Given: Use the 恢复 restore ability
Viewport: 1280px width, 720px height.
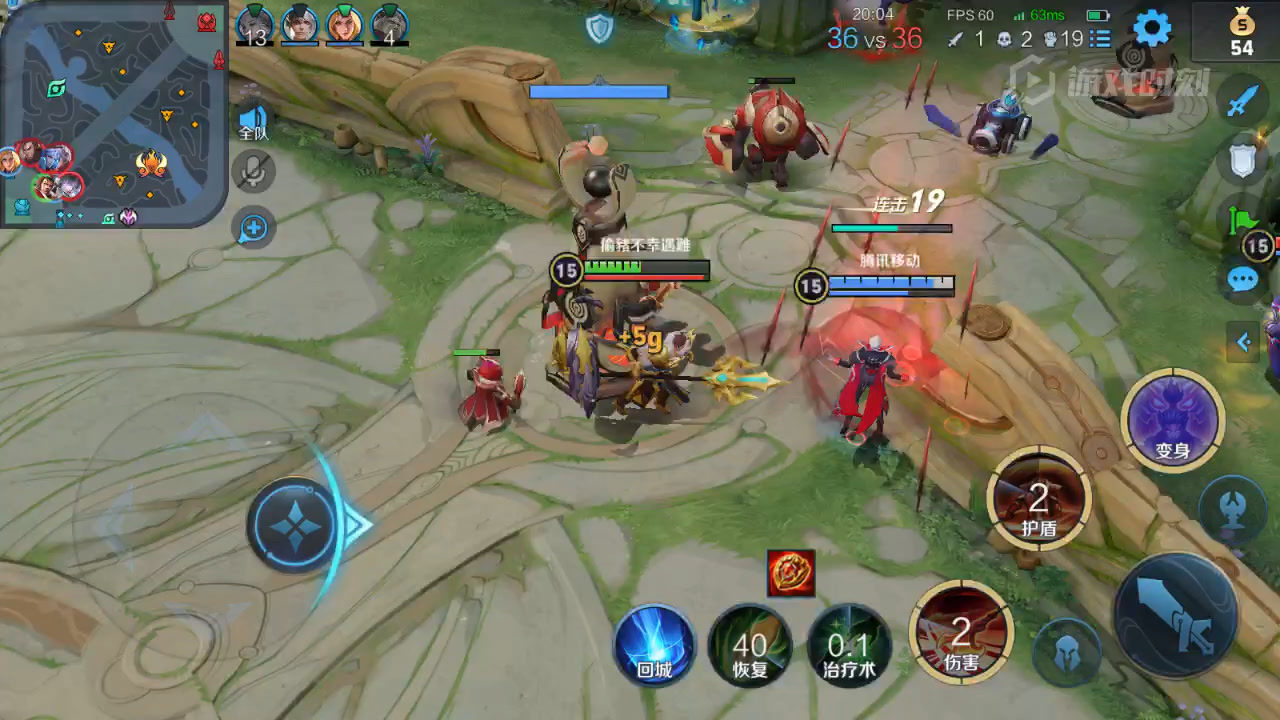Looking at the screenshot, I should (x=750, y=645).
